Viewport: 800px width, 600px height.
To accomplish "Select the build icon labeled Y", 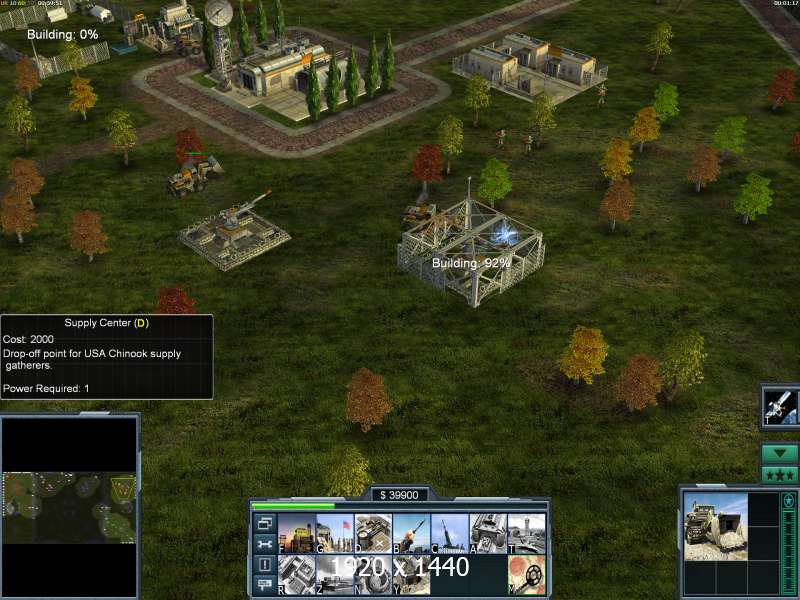I will [411, 573].
